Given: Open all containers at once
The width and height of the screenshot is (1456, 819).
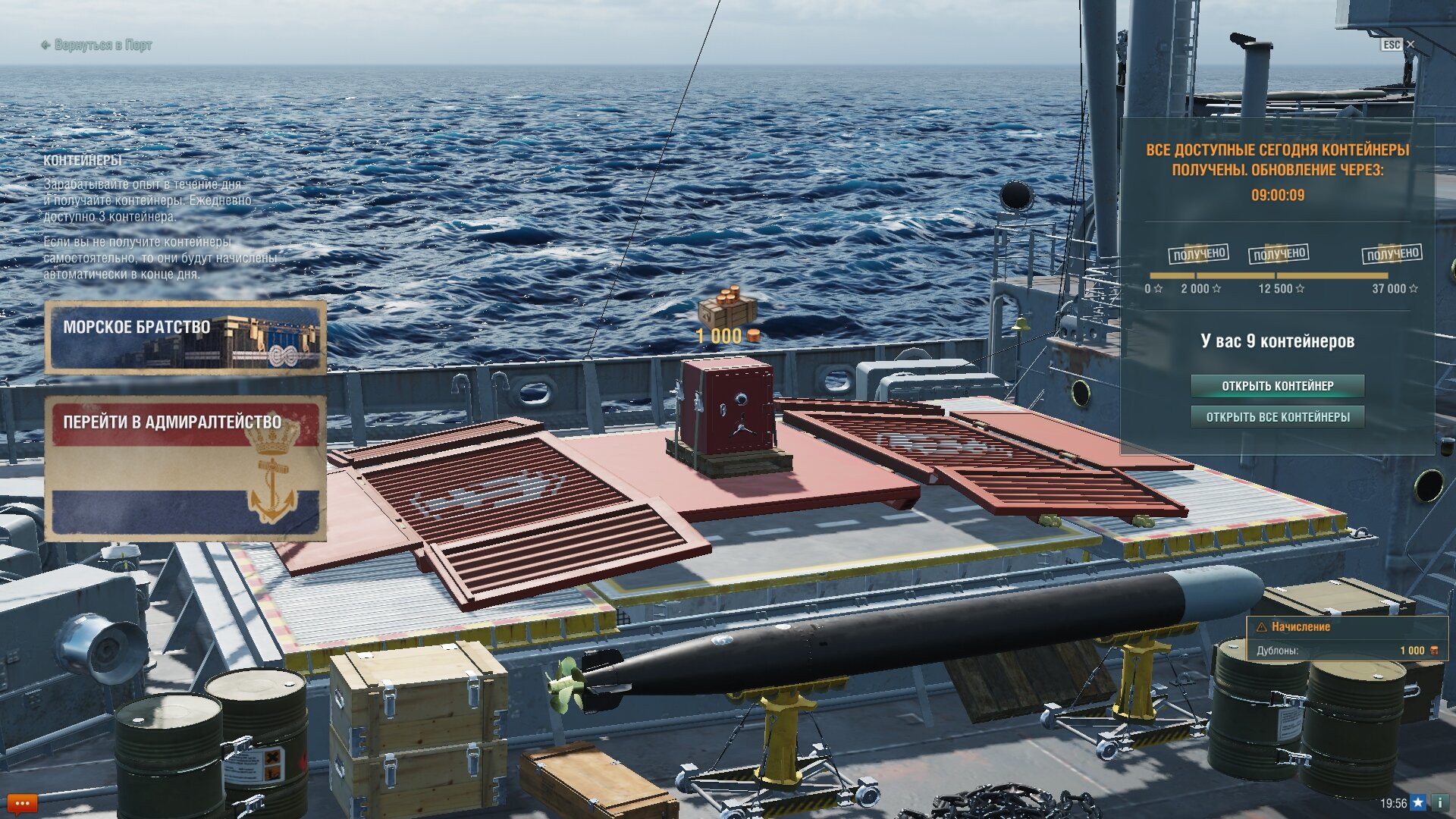Looking at the screenshot, I should pos(1277,417).
